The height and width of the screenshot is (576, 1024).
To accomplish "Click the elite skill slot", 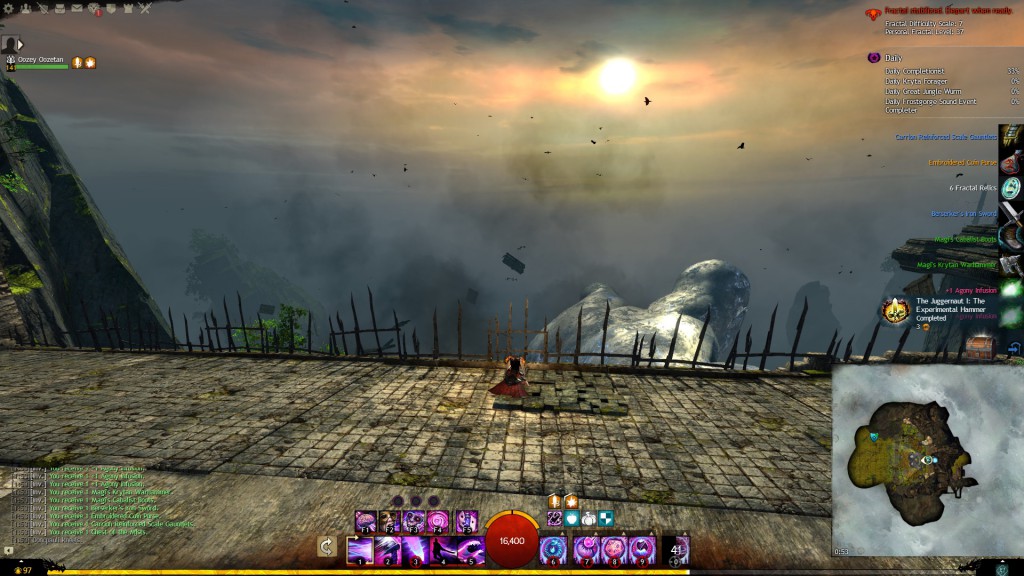I will [675, 550].
